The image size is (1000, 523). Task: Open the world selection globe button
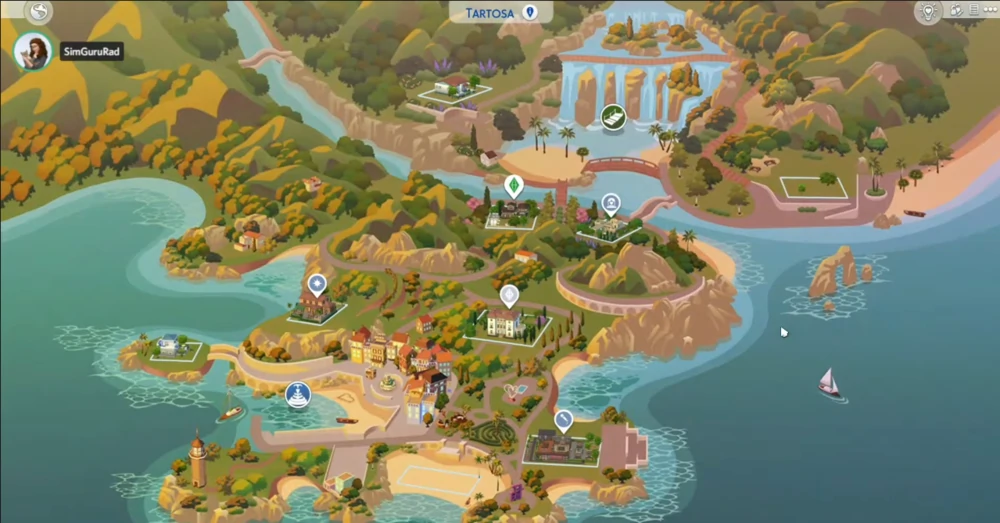(38, 11)
